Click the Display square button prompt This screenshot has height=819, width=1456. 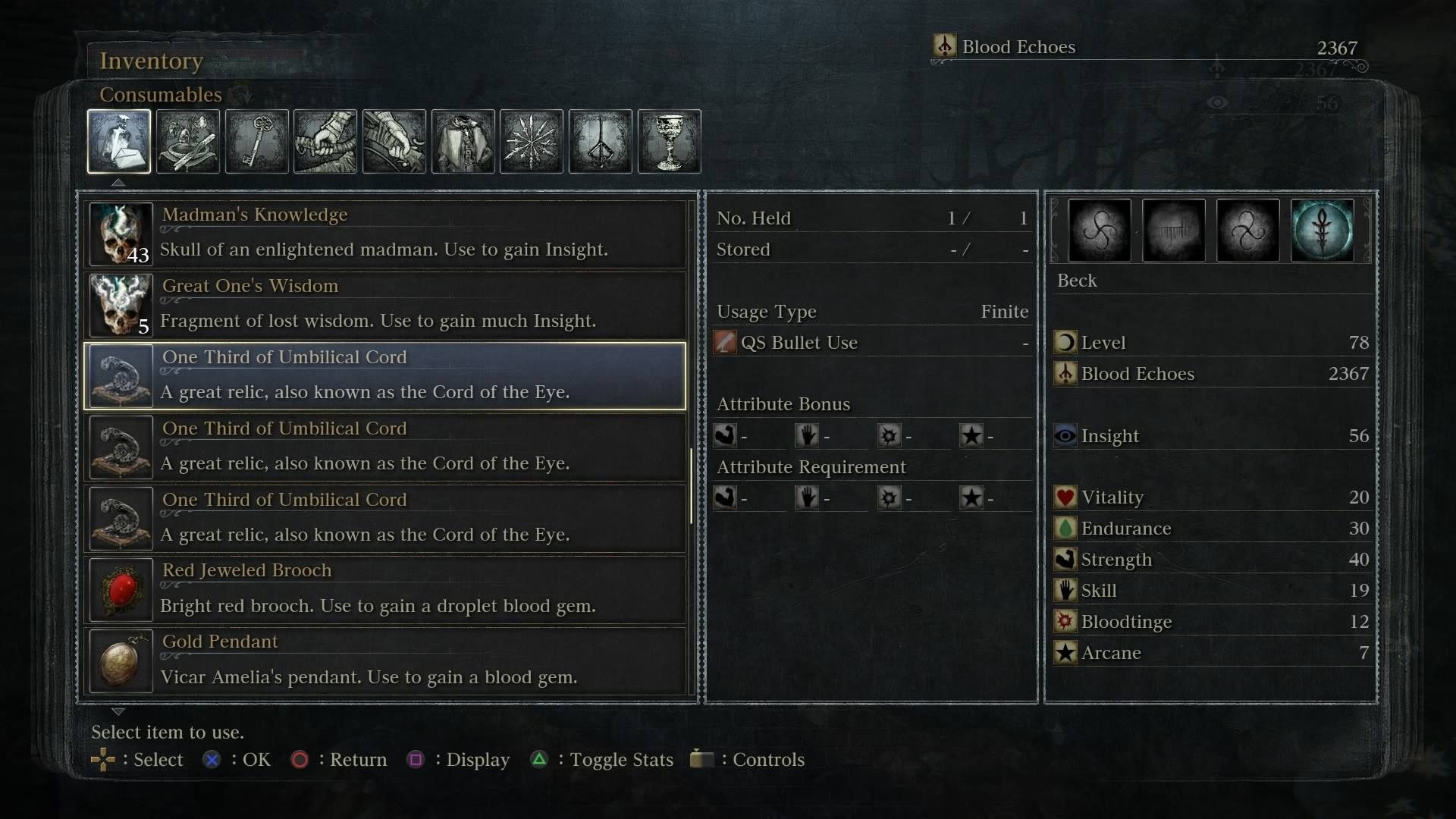[x=416, y=759]
